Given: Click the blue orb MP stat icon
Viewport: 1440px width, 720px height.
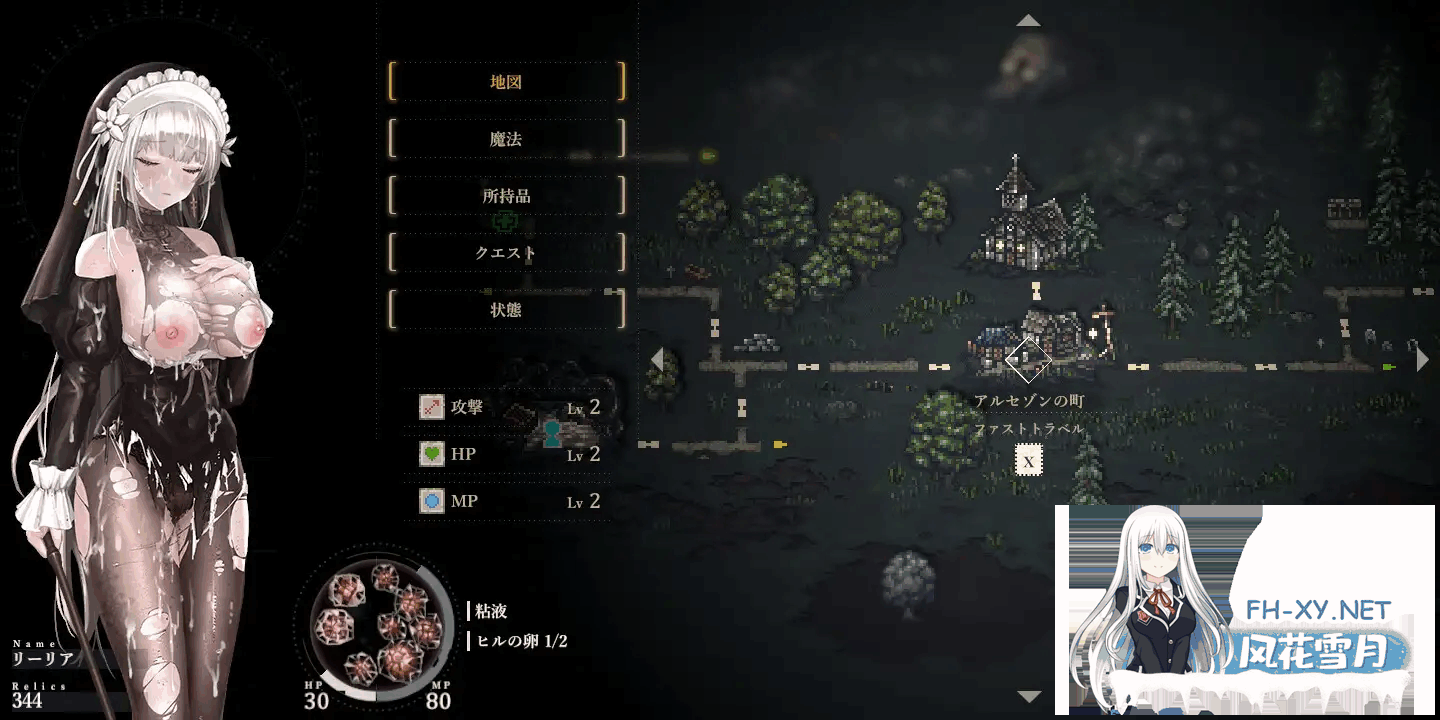Looking at the screenshot, I should (431, 500).
